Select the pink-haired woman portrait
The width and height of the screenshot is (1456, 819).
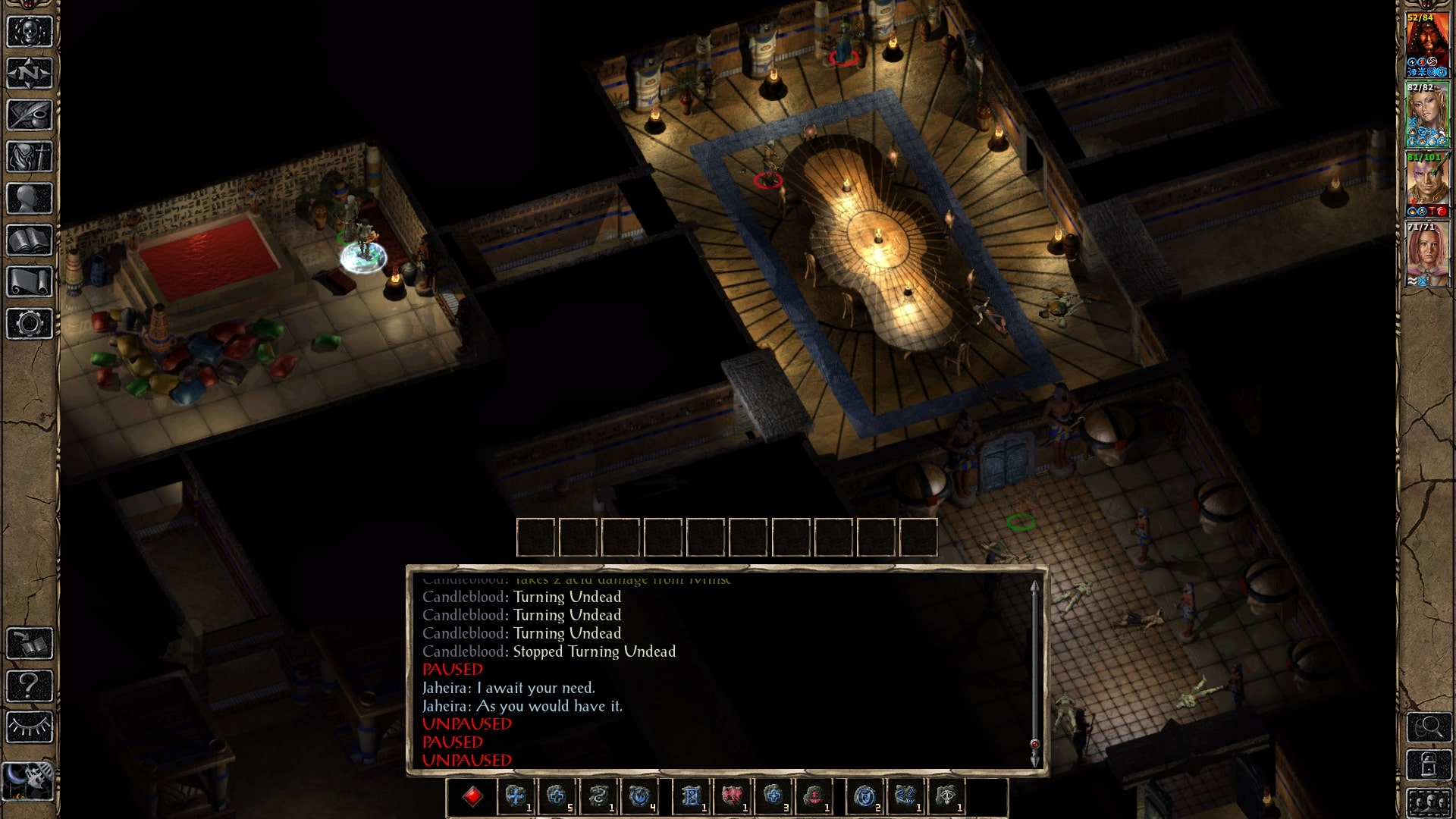click(1427, 250)
